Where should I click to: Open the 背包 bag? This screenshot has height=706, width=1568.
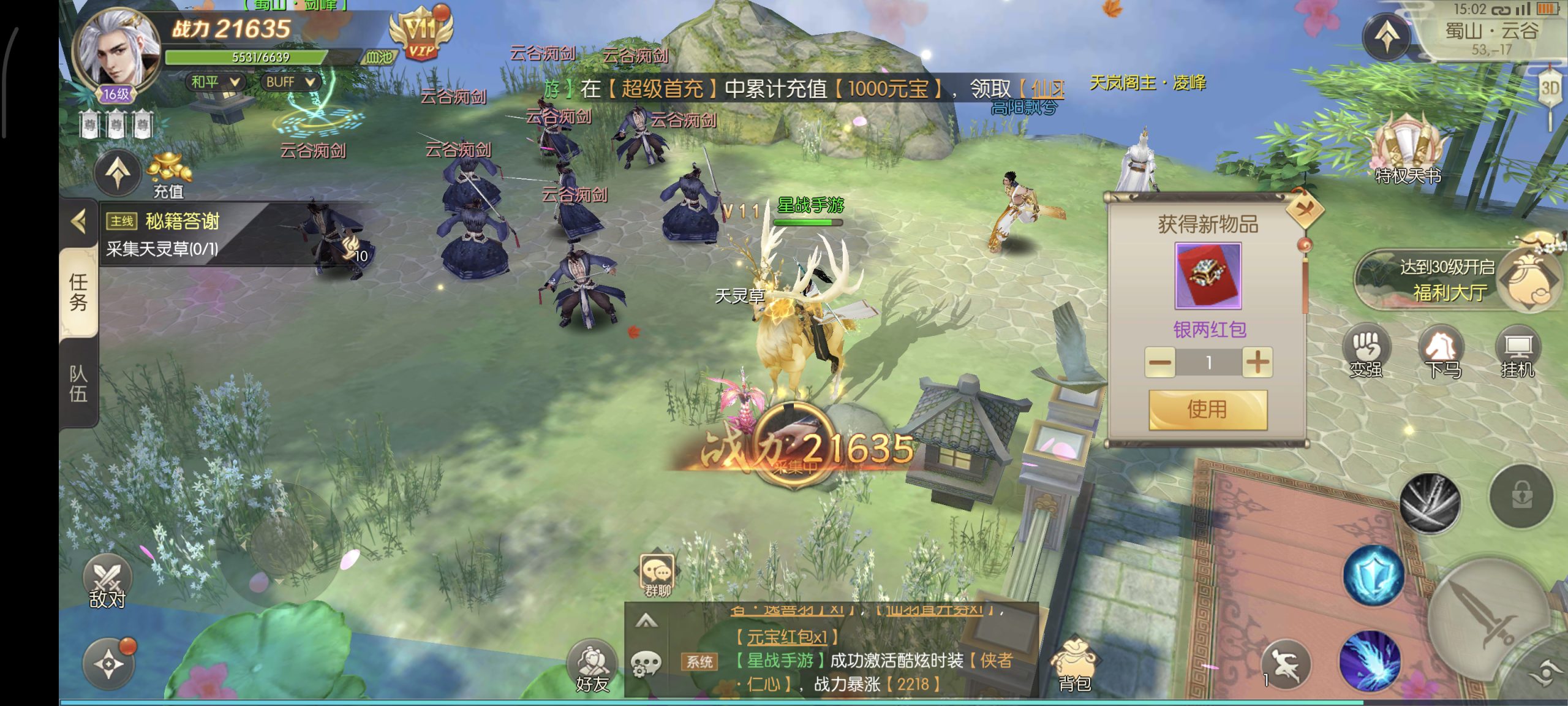tap(1074, 666)
